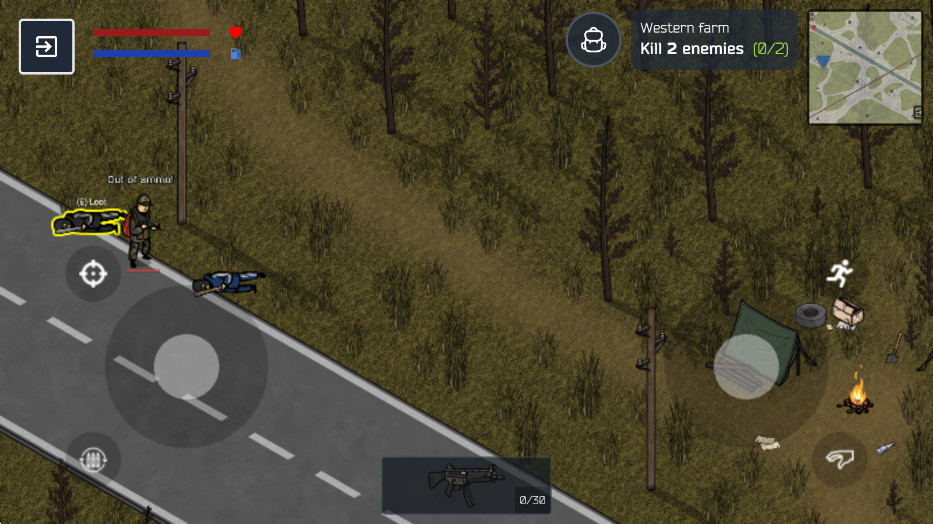
Task: Tap the bullets reload button
Action: click(93, 460)
